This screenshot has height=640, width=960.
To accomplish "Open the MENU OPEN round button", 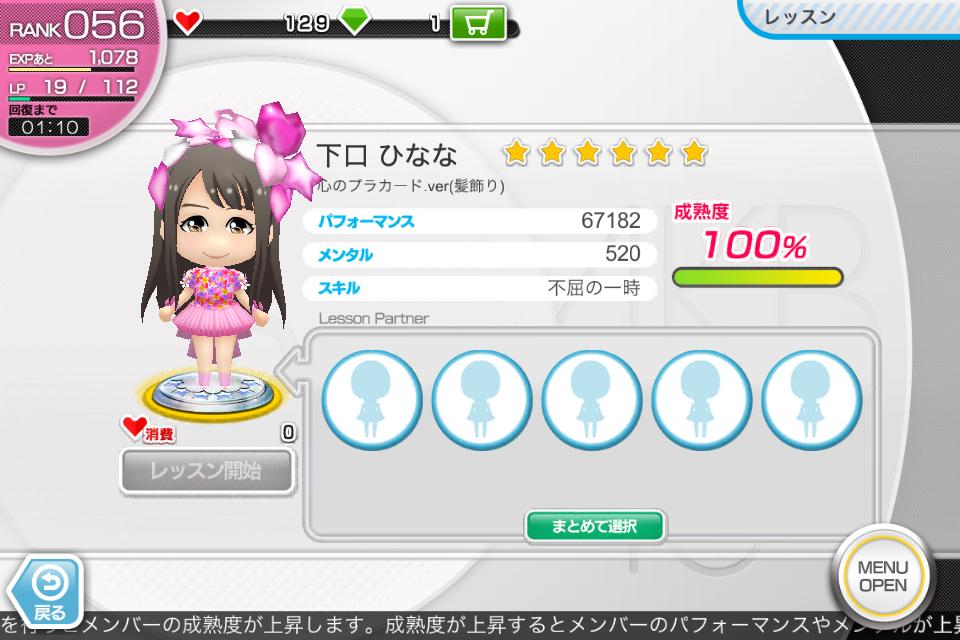I will pyautogui.click(x=883, y=576).
